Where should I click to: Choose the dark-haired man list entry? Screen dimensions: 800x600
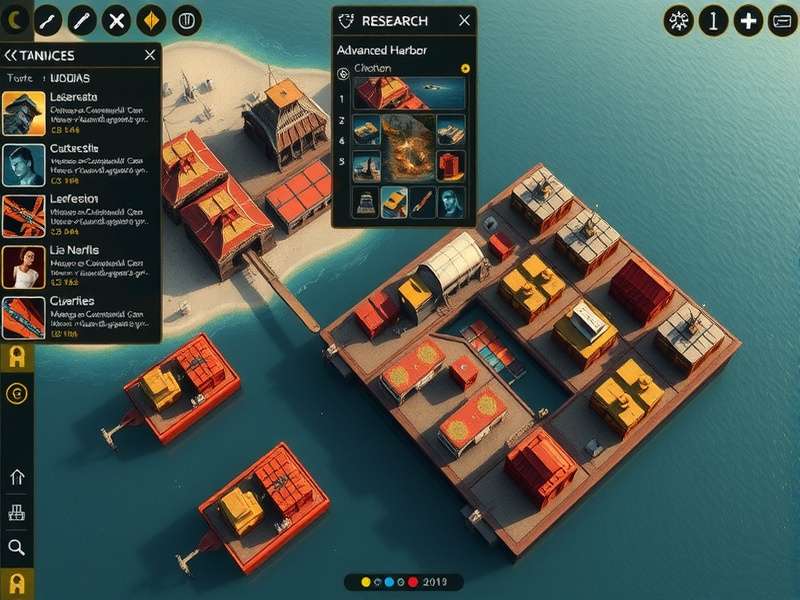pyautogui.click(x=23, y=165)
